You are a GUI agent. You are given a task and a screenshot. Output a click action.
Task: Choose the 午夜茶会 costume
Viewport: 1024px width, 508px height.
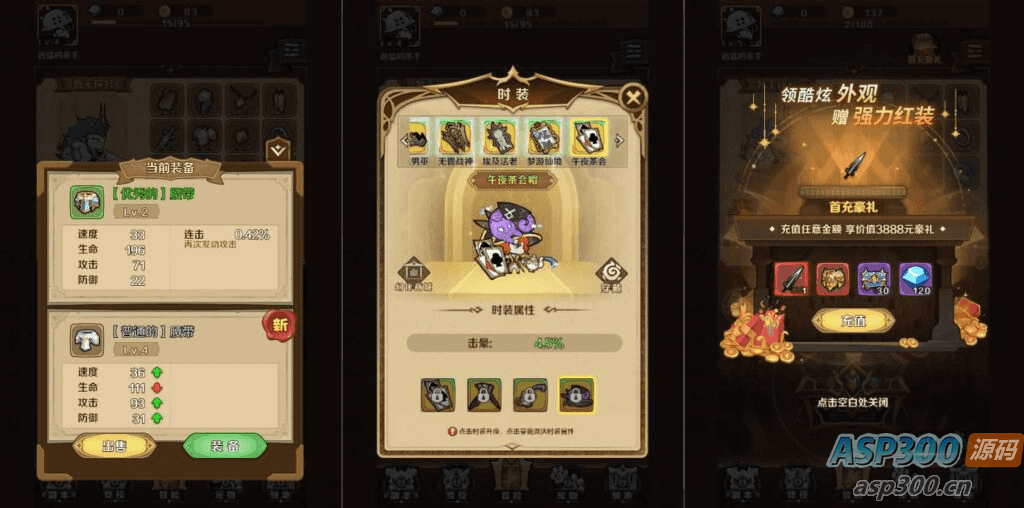pos(590,140)
